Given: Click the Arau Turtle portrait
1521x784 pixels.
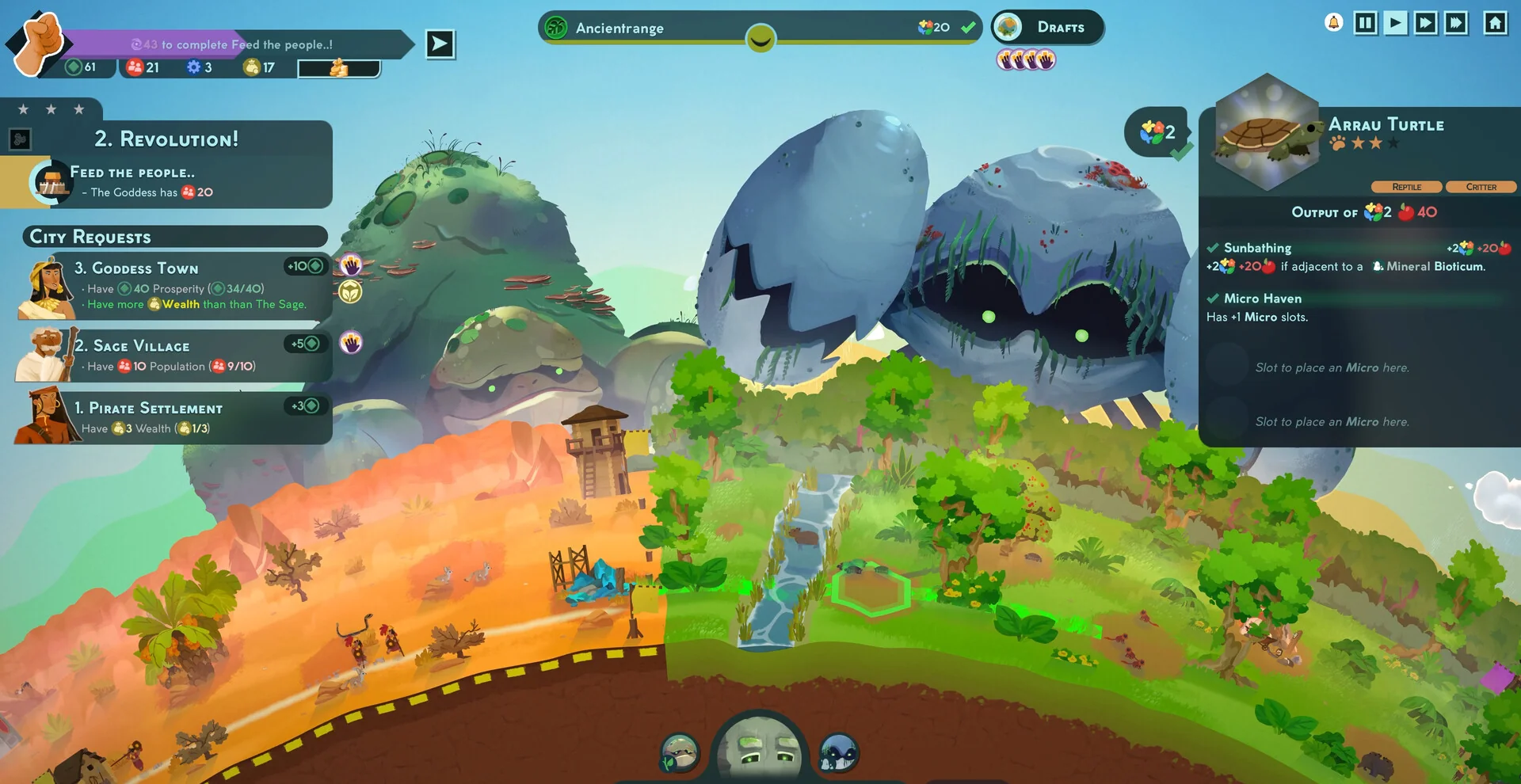Looking at the screenshot, I should 1265,135.
